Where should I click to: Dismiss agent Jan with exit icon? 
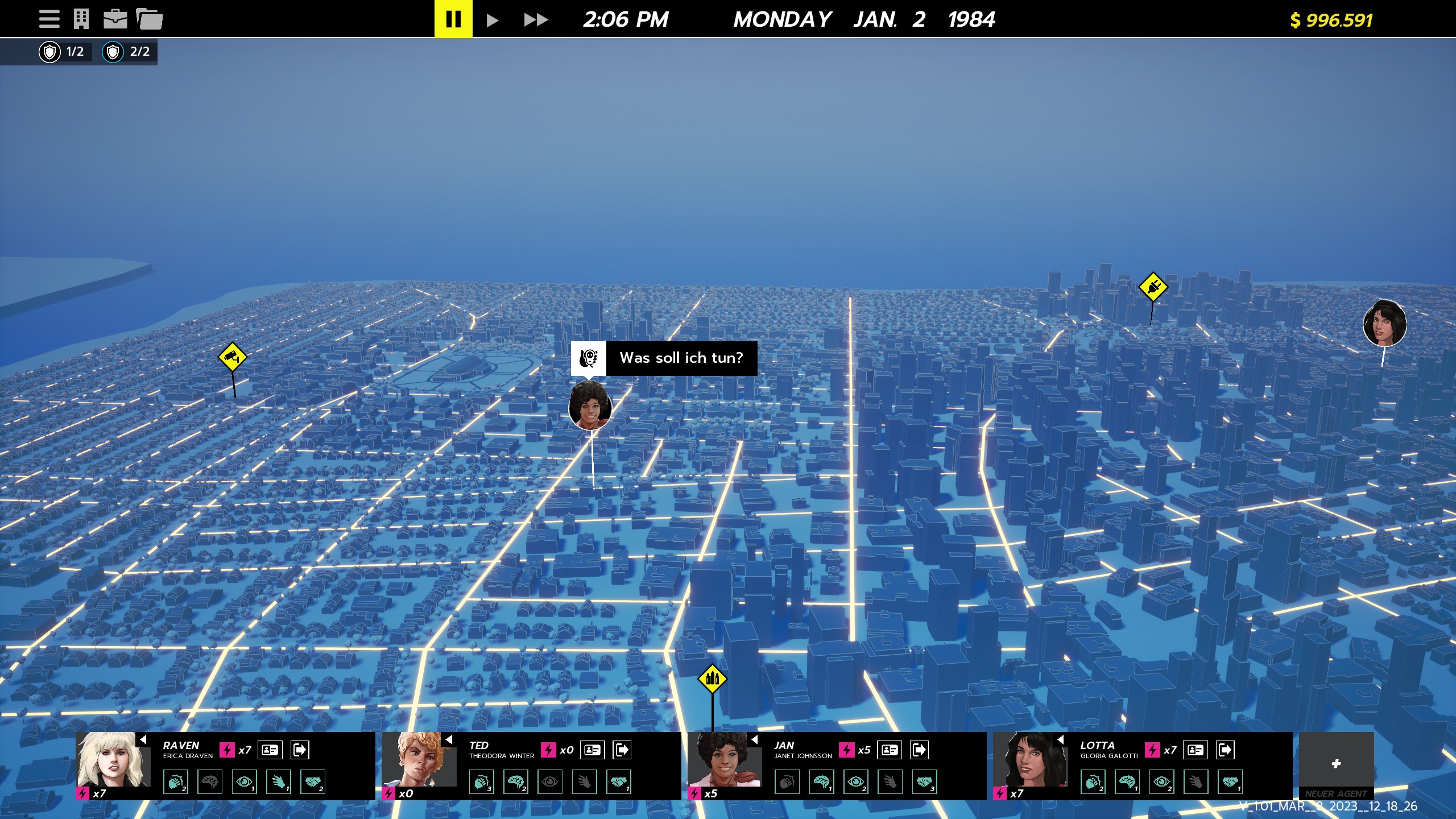(919, 750)
